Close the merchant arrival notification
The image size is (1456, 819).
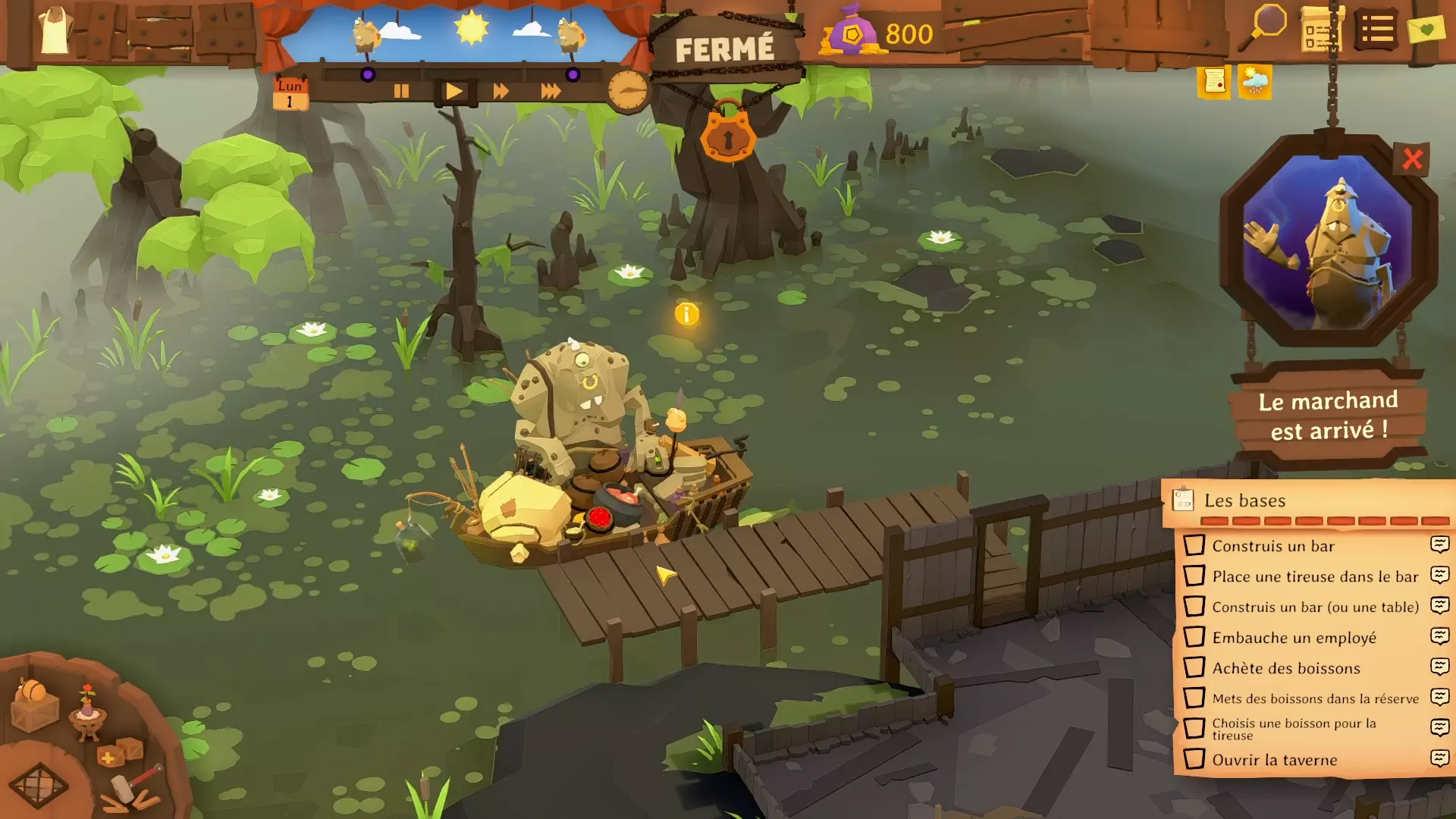pyautogui.click(x=1411, y=159)
